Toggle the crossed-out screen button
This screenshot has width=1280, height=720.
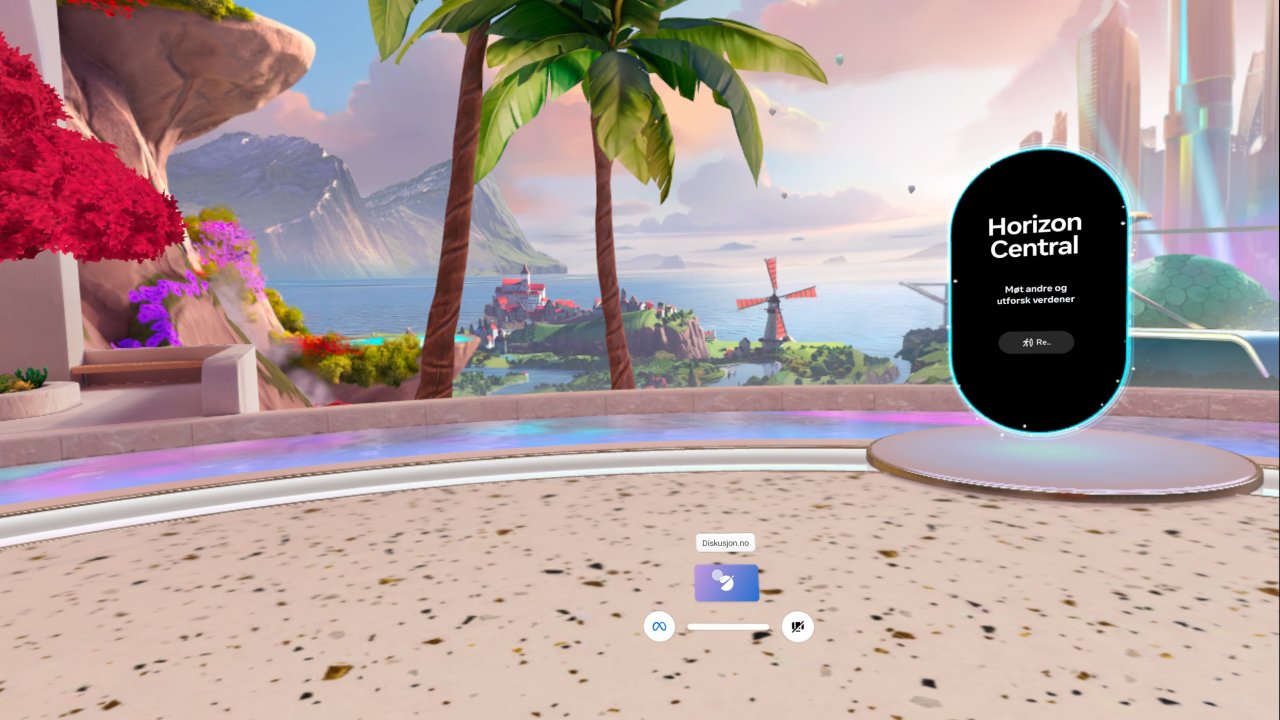pos(797,627)
